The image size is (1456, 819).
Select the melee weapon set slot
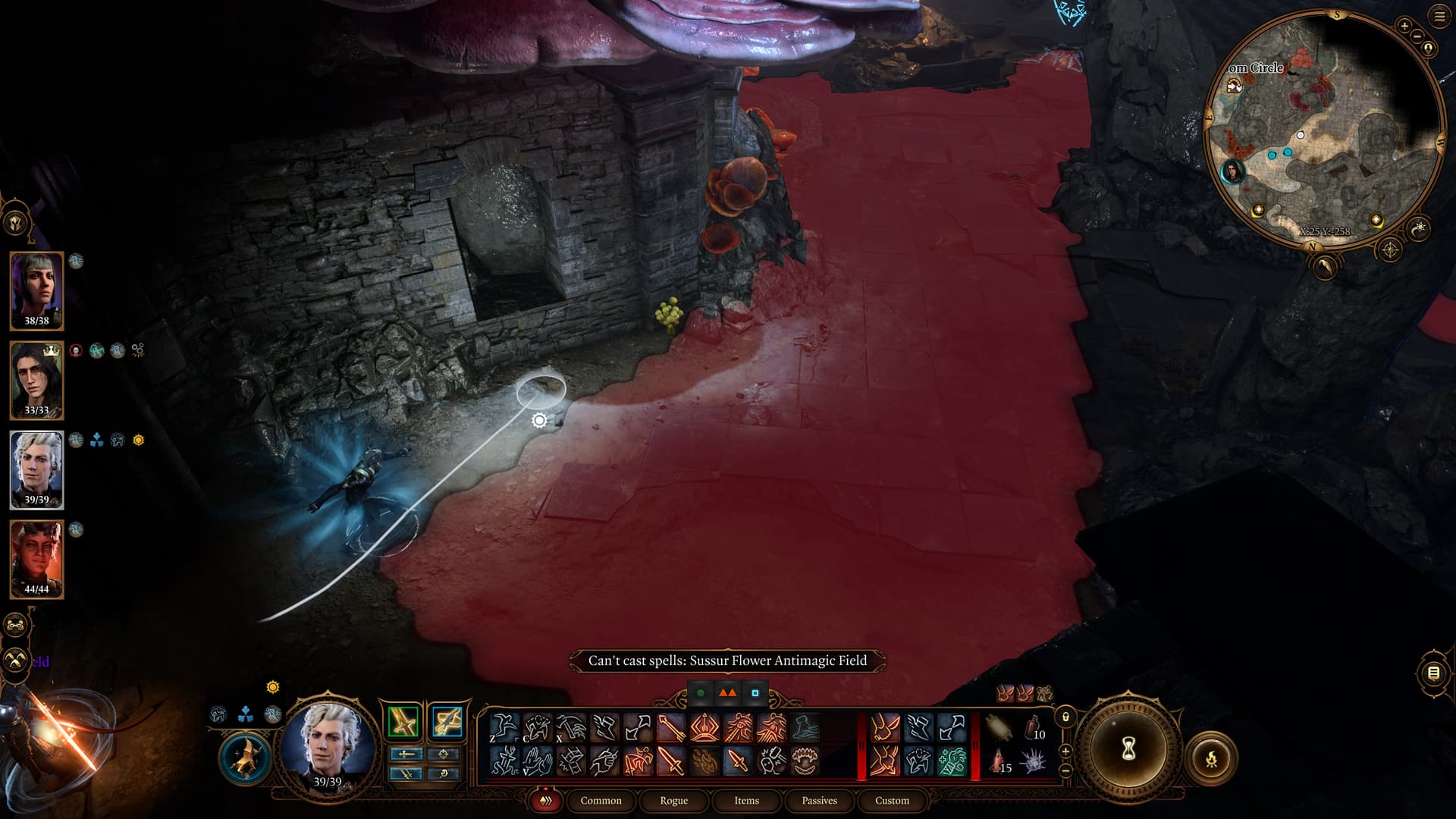tap(403, 721)
